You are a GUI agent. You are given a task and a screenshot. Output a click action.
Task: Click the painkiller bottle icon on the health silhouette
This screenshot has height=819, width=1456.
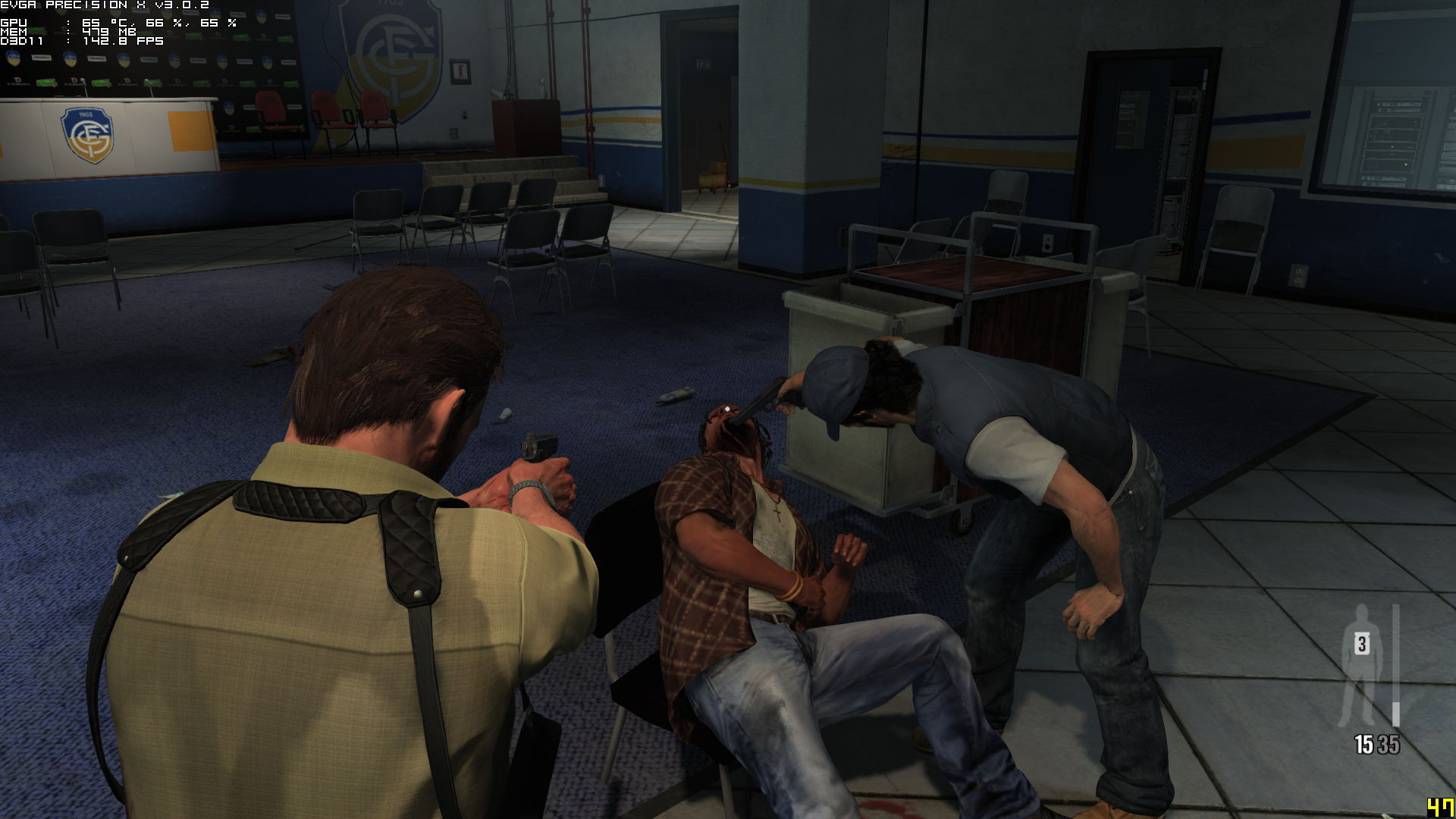tap(1362, 644)
